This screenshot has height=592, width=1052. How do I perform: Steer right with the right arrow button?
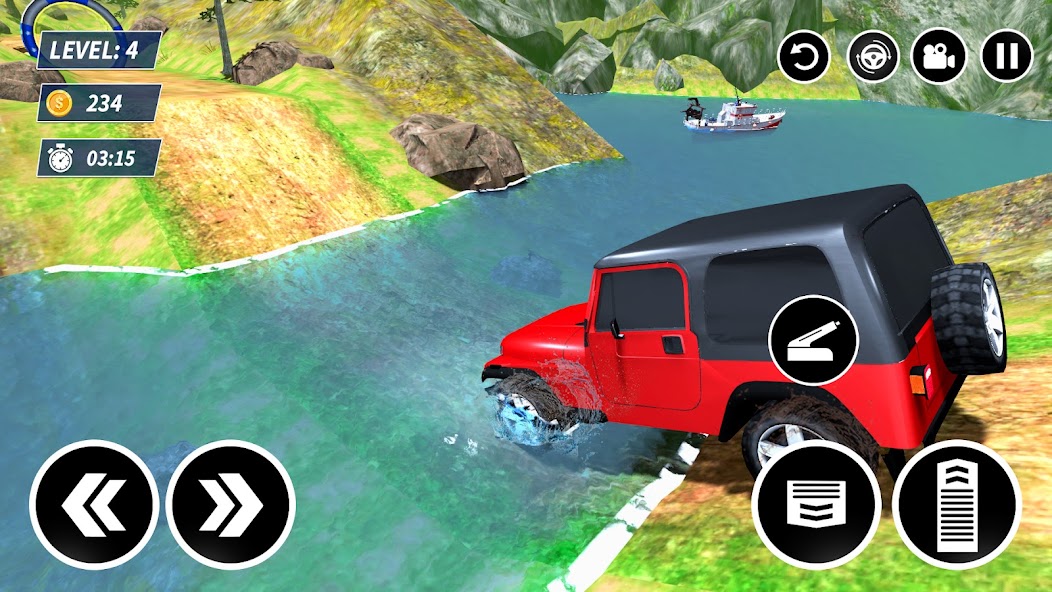[230, 504]
